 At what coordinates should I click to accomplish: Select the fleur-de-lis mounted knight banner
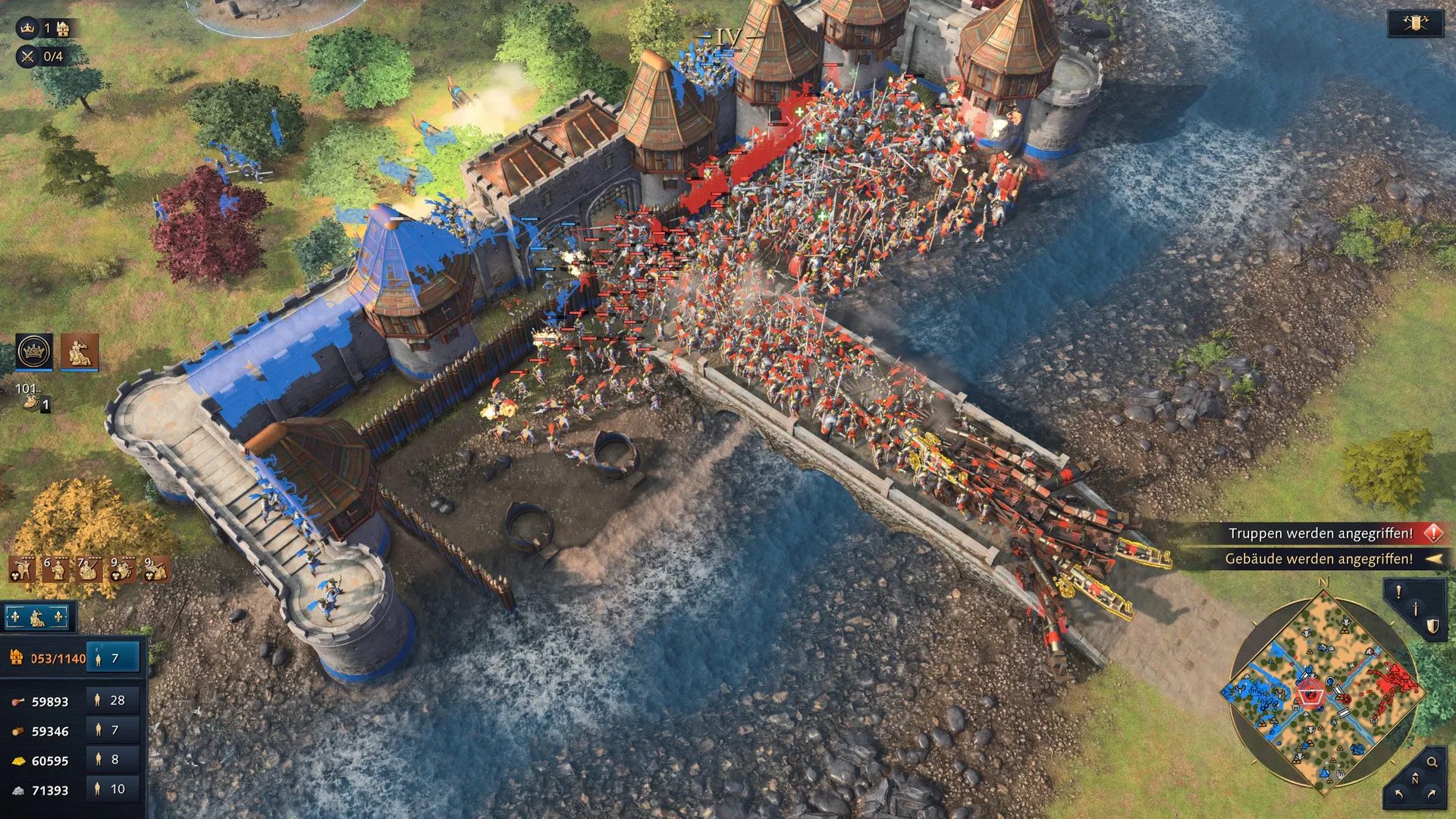37,618
